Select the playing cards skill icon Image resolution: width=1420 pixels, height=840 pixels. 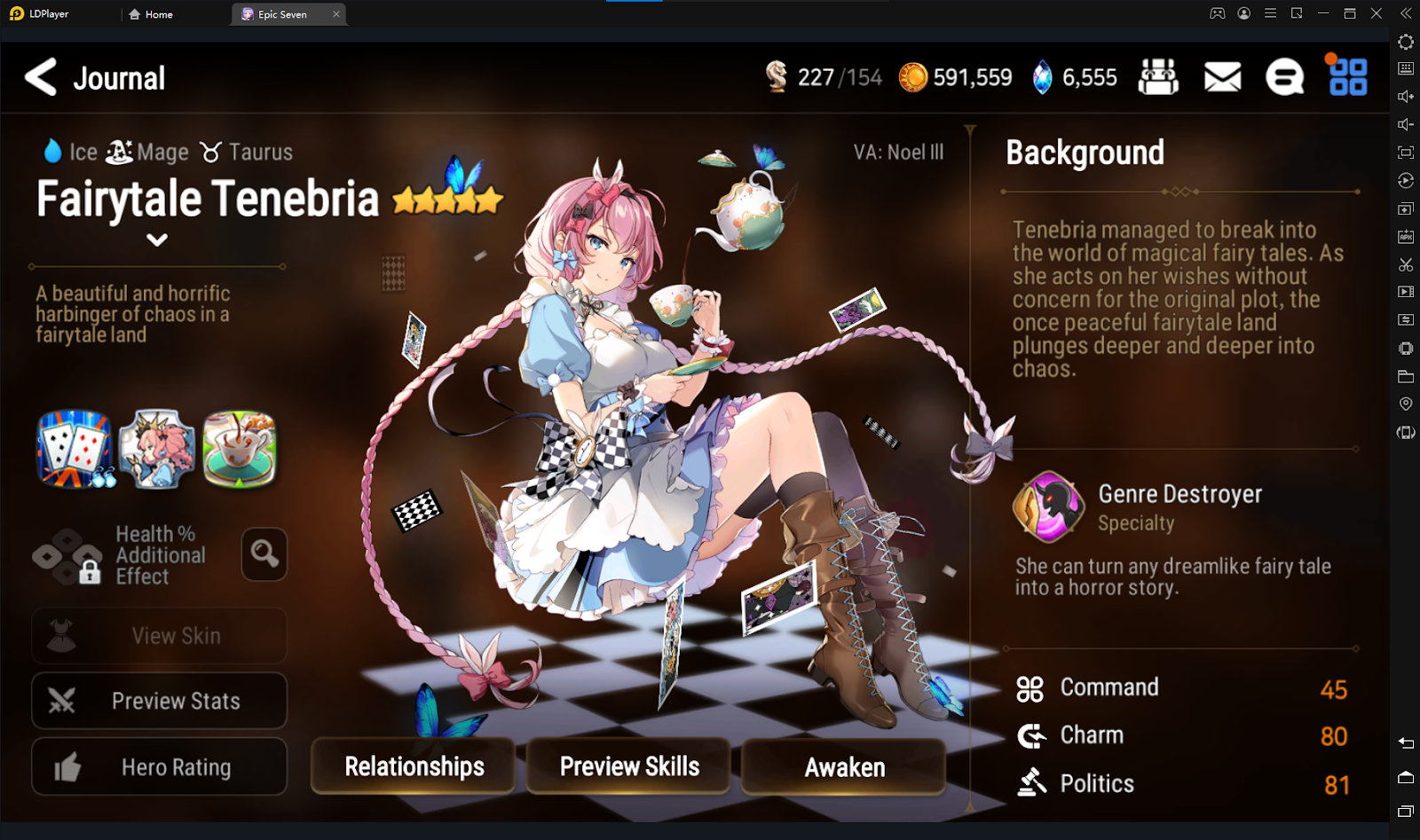click(75, 449)
